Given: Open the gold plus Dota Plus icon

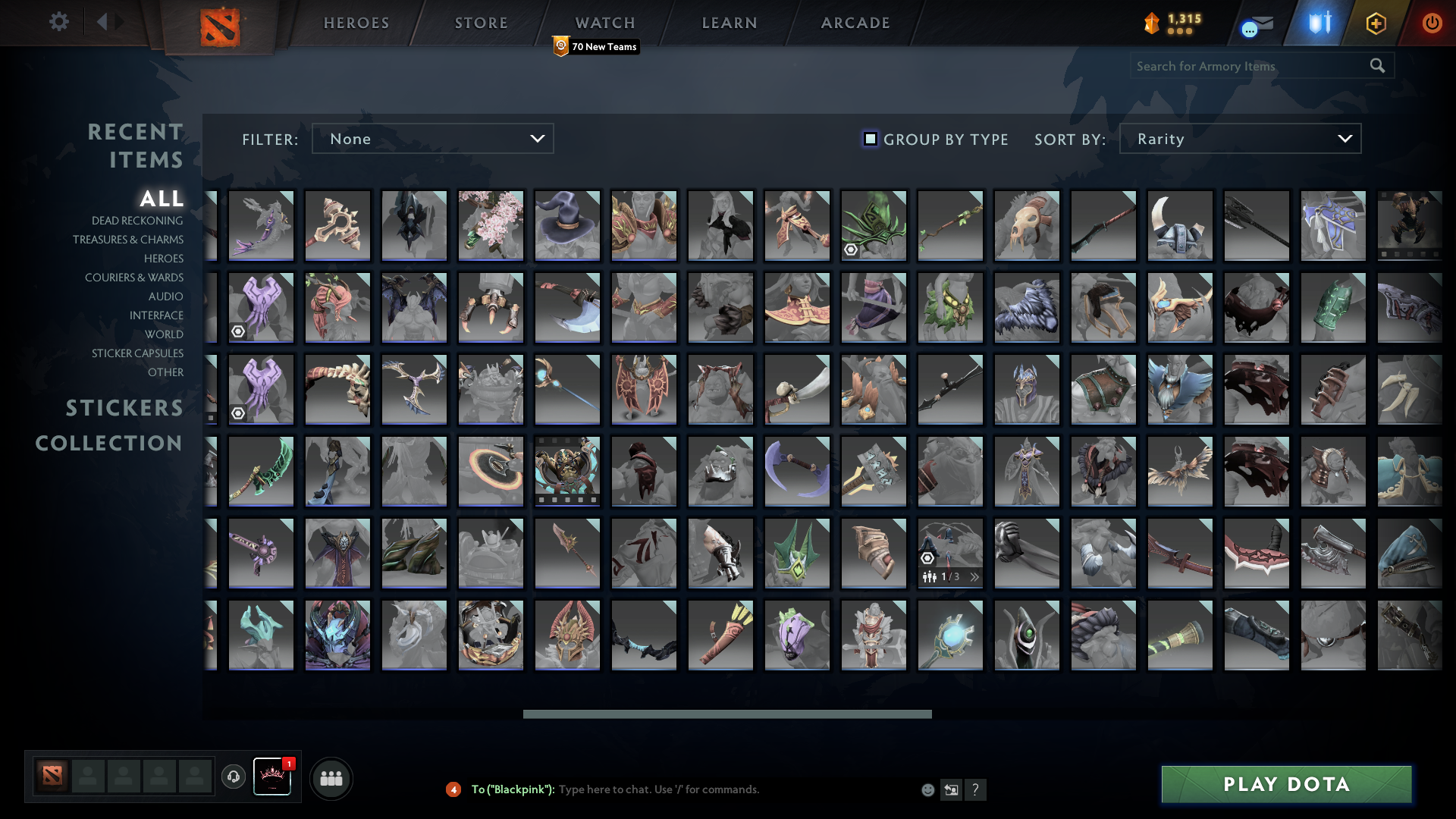Looking at the screenshot, I should point(1376,24).
